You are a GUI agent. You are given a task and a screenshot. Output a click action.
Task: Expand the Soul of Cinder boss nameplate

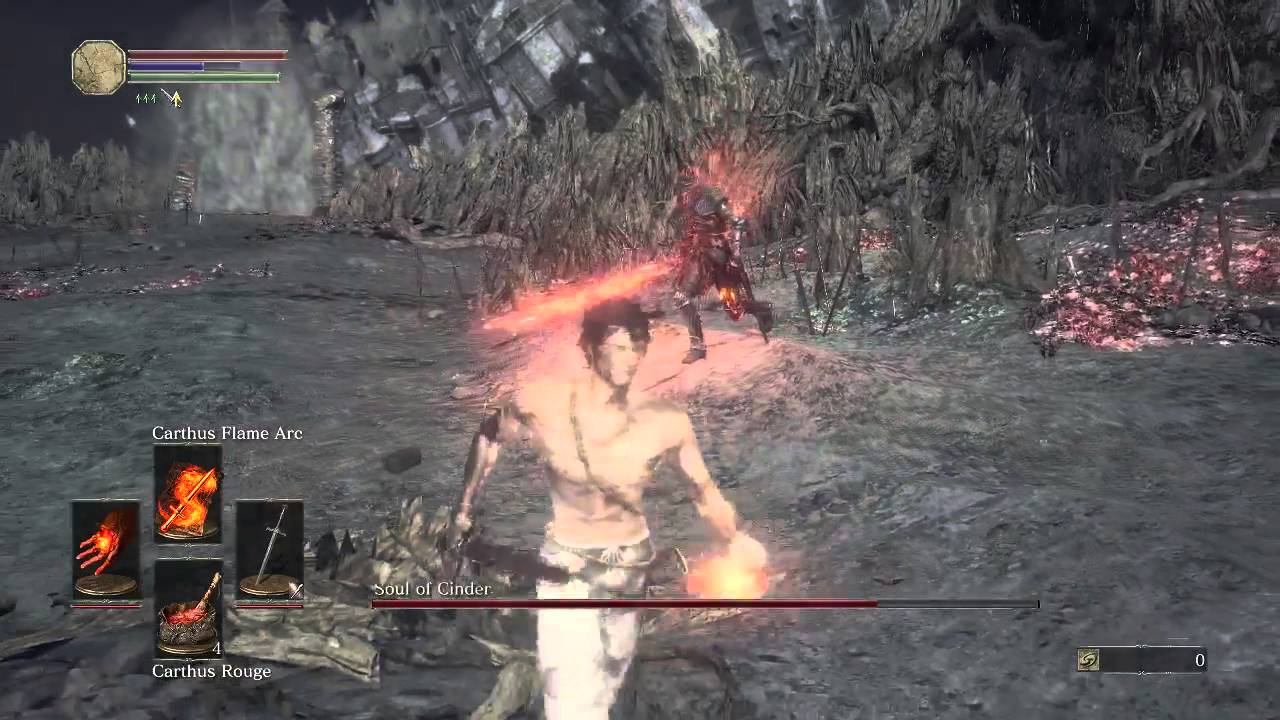(x=431, y=589)
